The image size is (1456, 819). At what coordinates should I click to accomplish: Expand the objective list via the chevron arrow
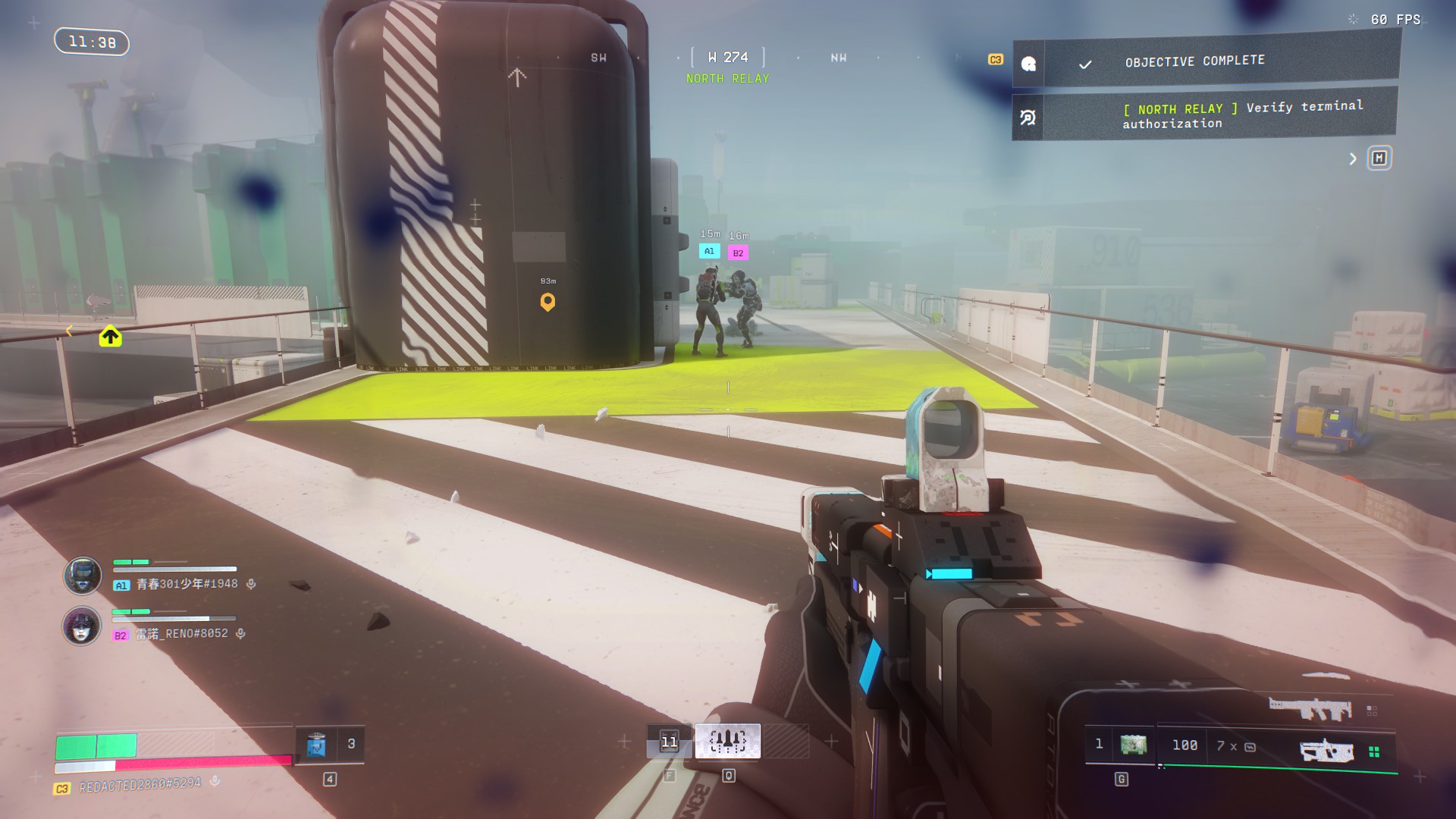click(1352, 158)
